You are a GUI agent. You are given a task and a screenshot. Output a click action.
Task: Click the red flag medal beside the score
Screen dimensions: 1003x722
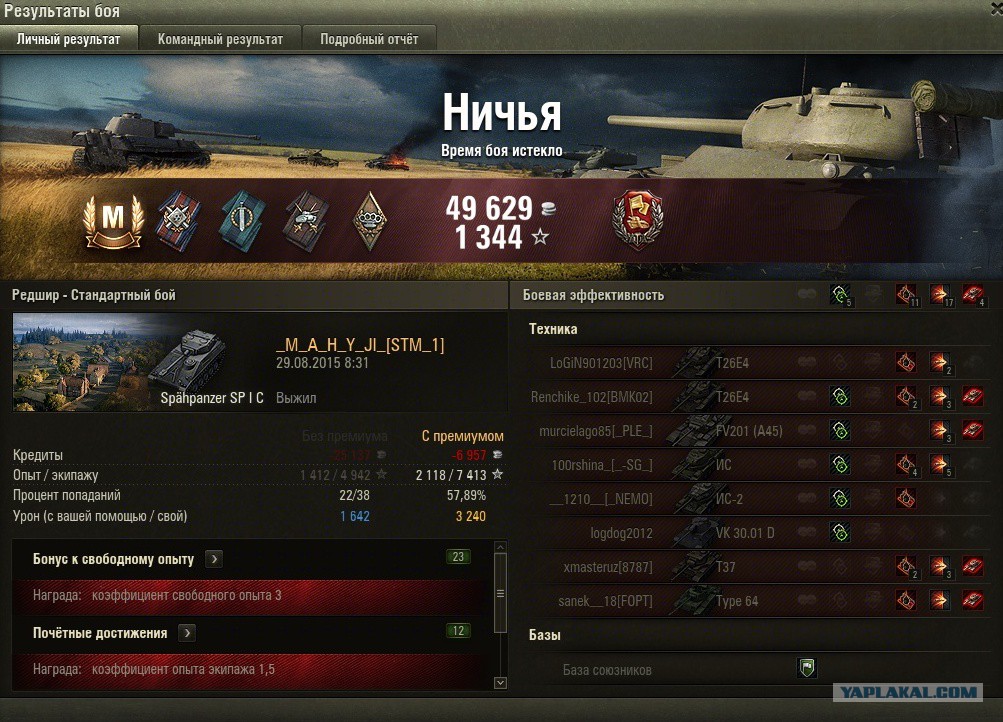tap(638, 220)
